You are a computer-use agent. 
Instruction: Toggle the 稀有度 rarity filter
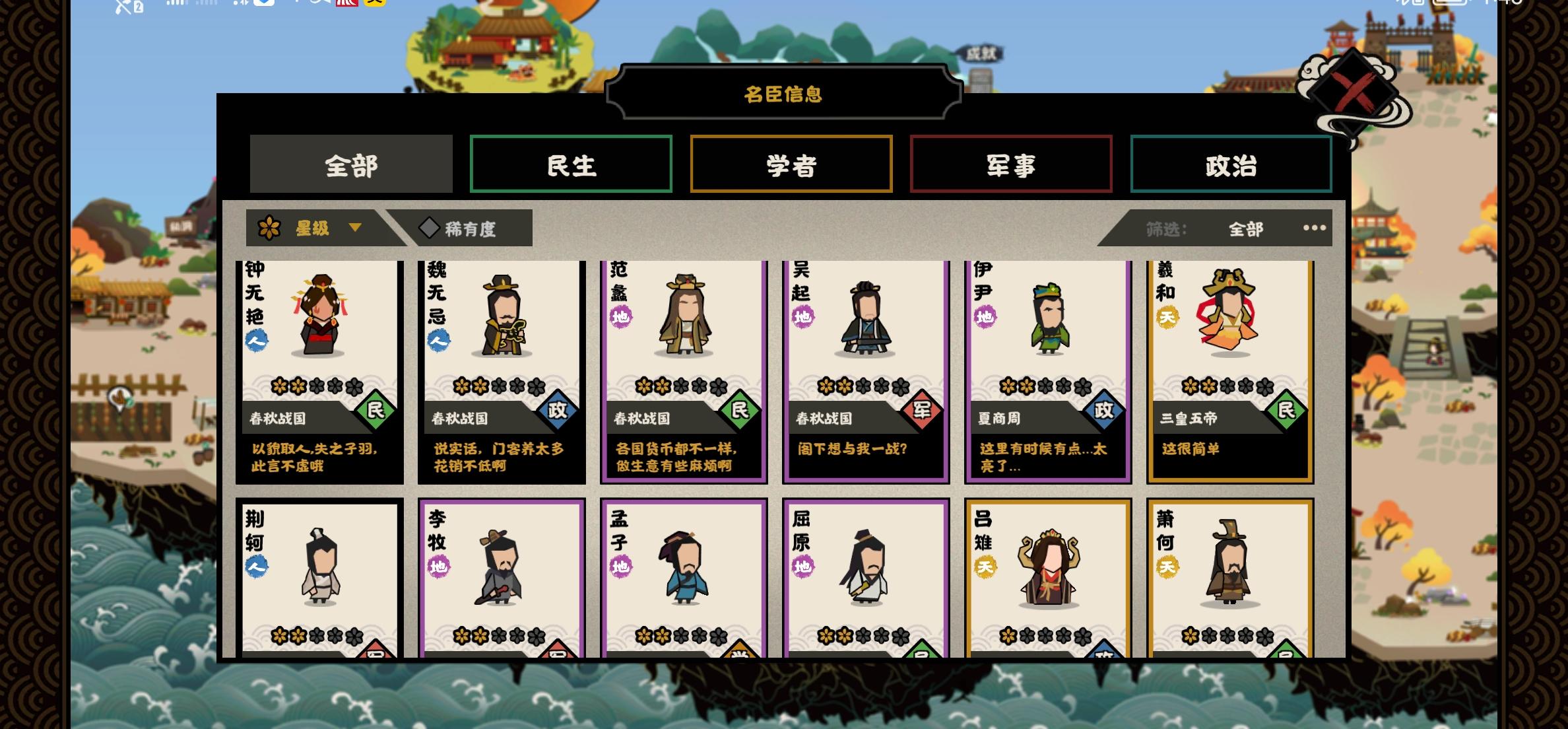(470, 228)
